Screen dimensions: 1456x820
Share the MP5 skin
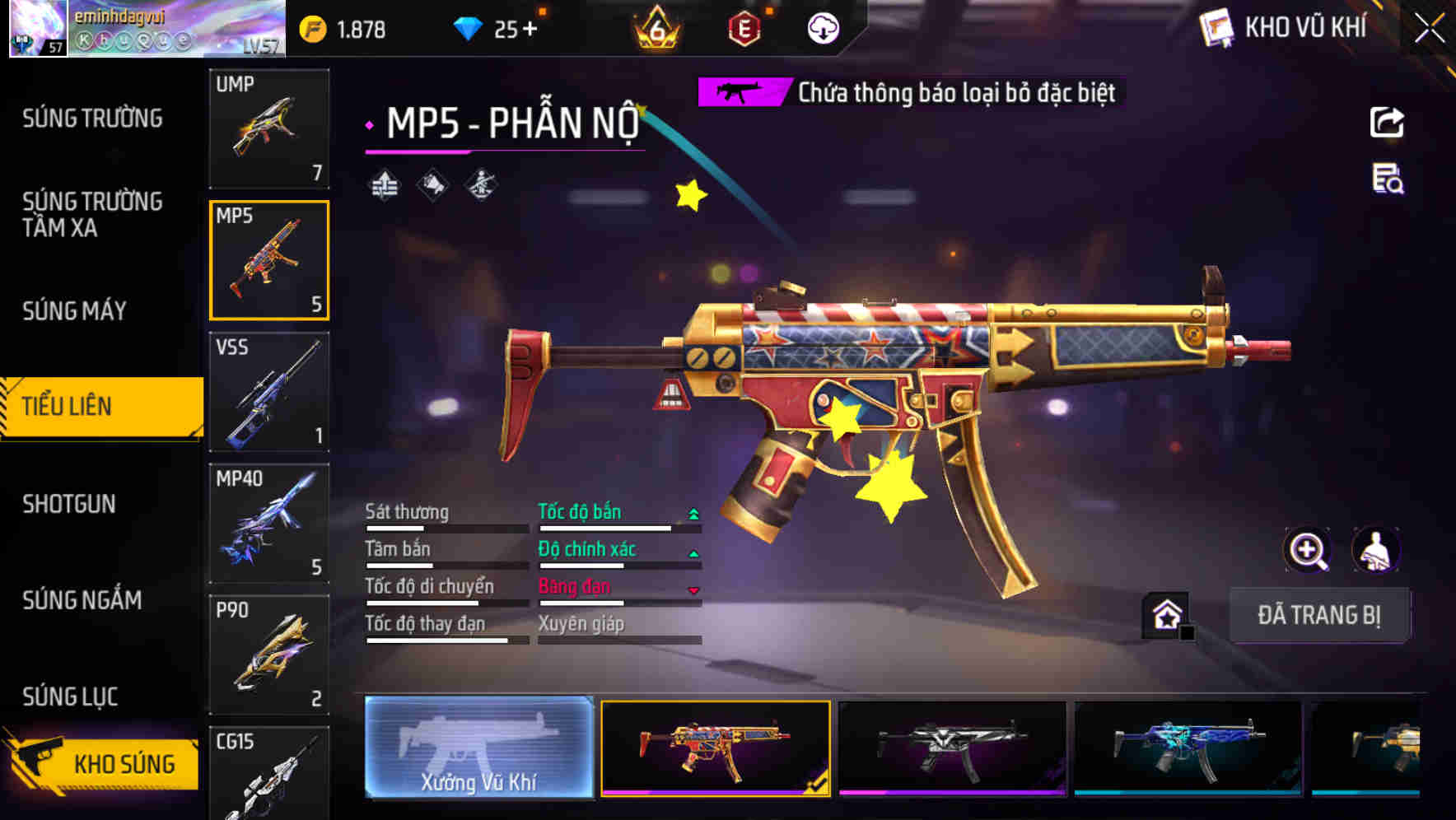point(1387,123)
